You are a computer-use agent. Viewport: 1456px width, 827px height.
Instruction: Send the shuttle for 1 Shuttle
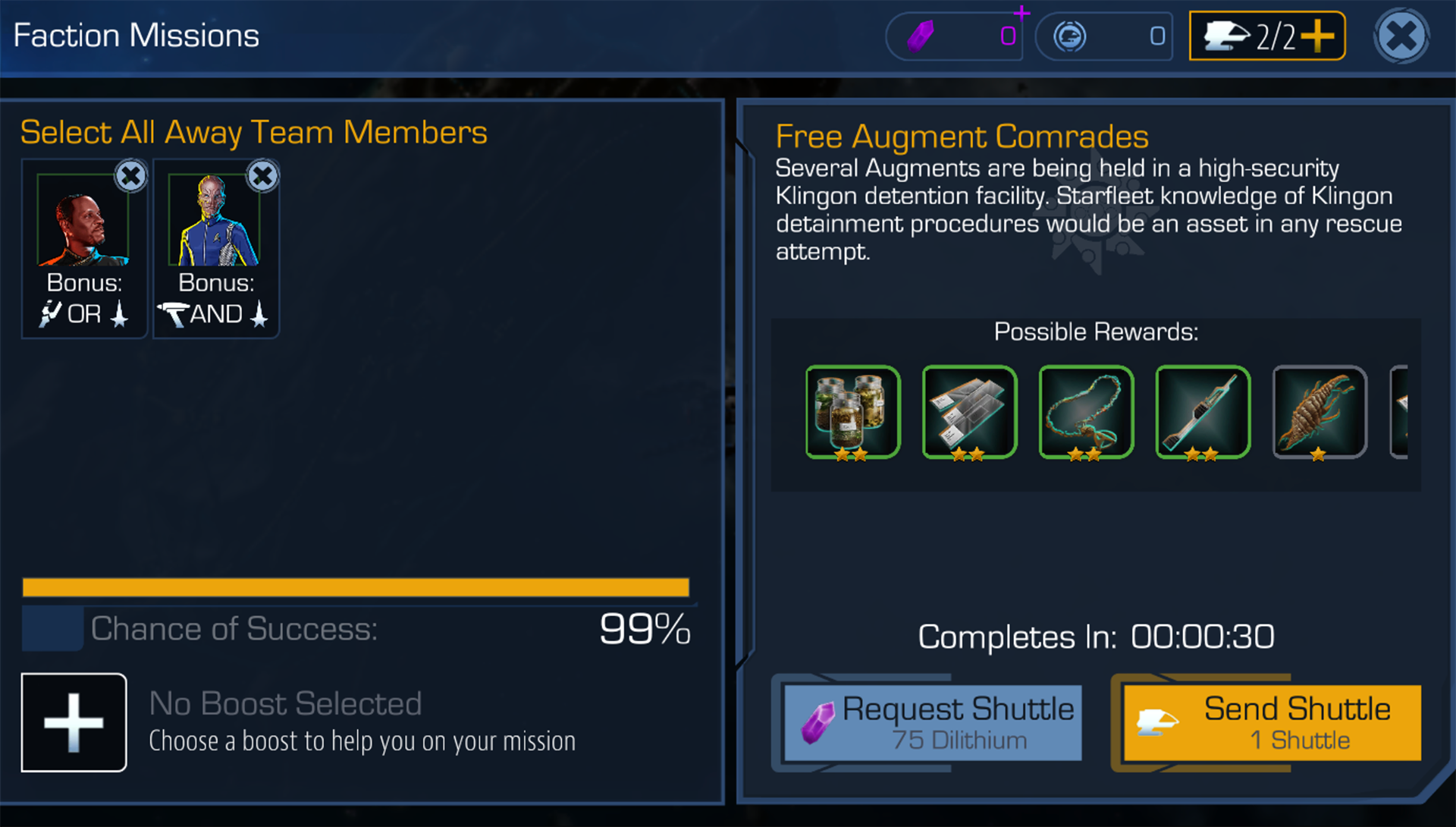[x=1272, y=722]
